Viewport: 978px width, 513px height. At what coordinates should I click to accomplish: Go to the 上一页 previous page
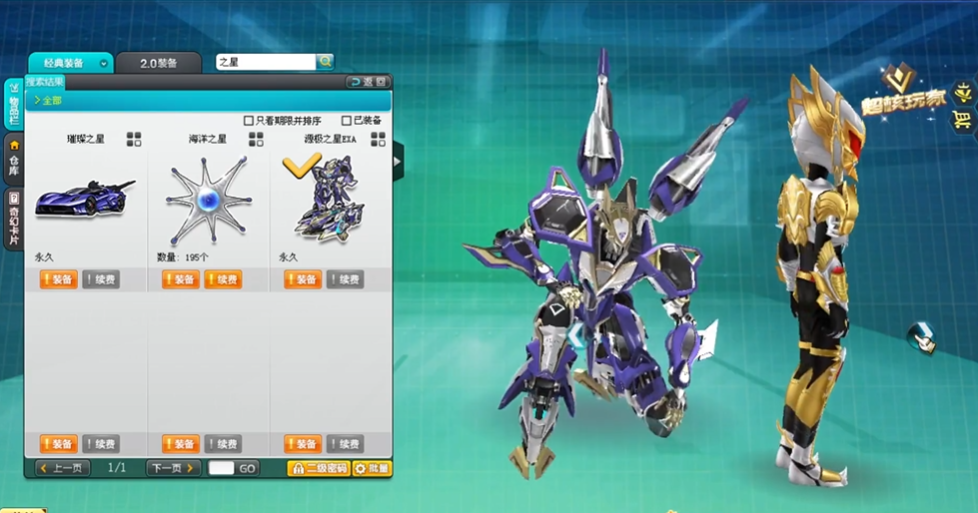62,468
